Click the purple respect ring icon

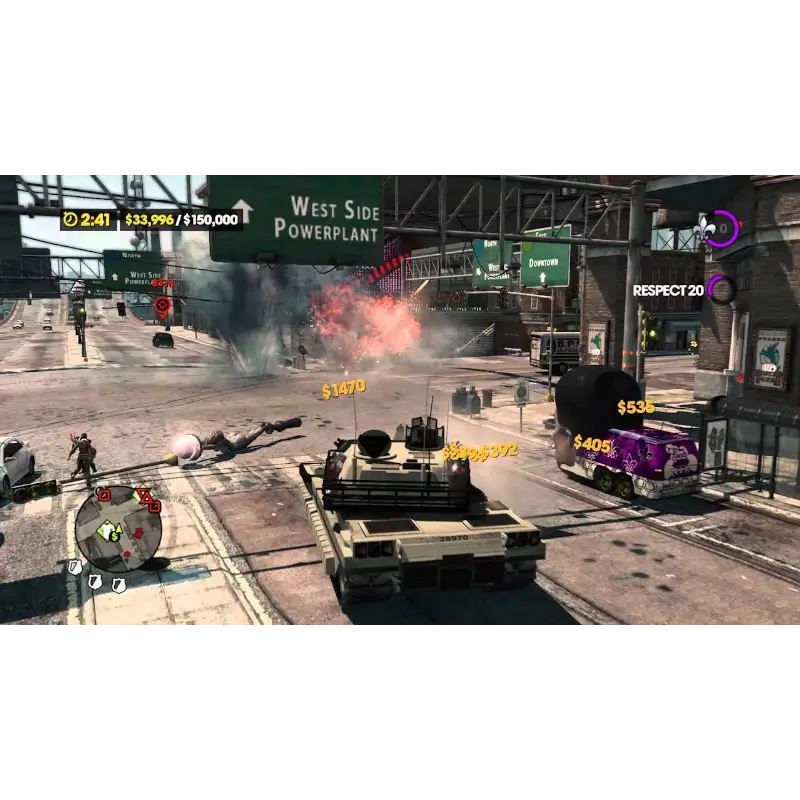721,290
